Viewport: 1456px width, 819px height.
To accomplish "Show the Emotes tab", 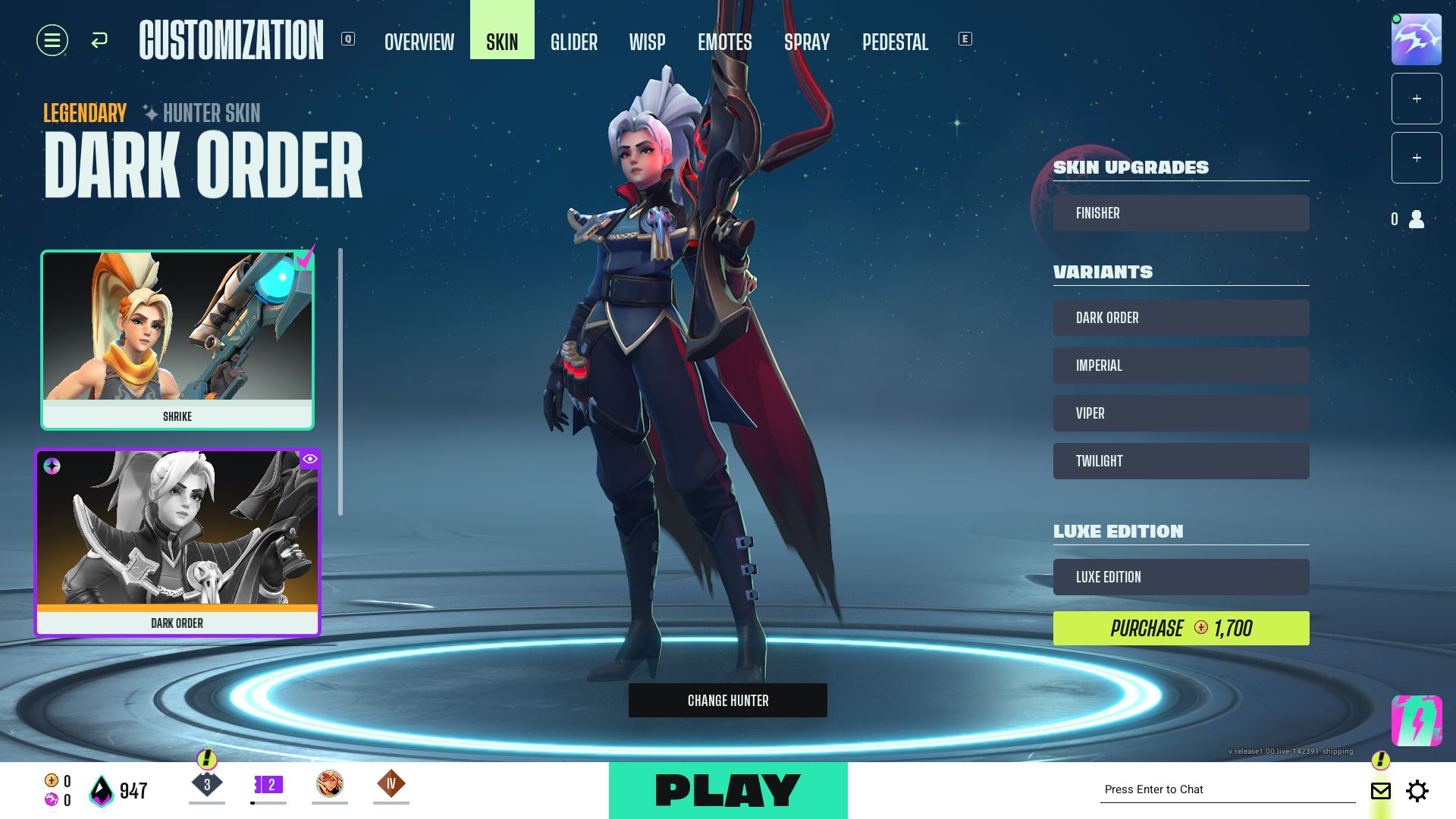I will pyautogui.click(x=725, y=42).
